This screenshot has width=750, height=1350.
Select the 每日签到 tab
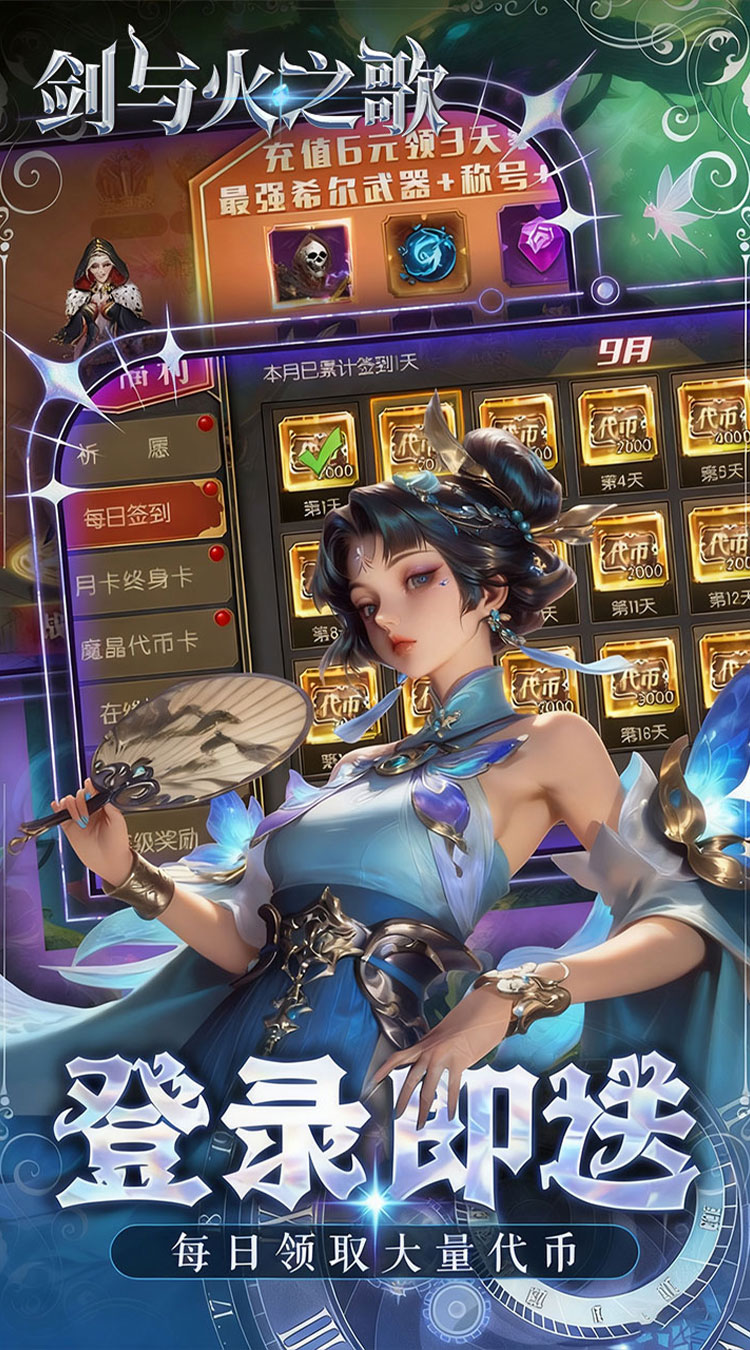pos(140,515)
